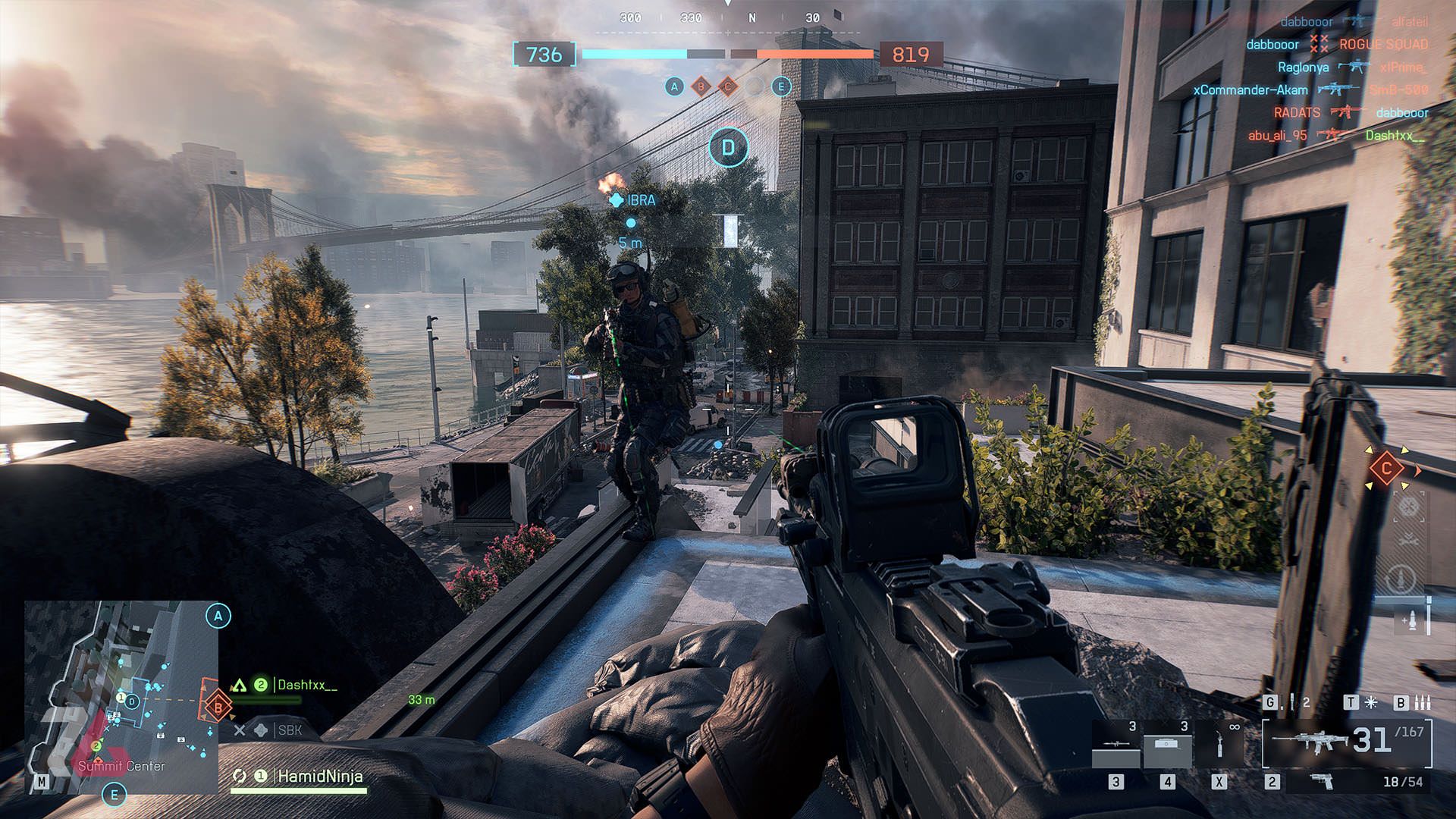The image size is (1456, 819).
Task: Click the orange objective B minimap marker
Action: tap(218, 708)
